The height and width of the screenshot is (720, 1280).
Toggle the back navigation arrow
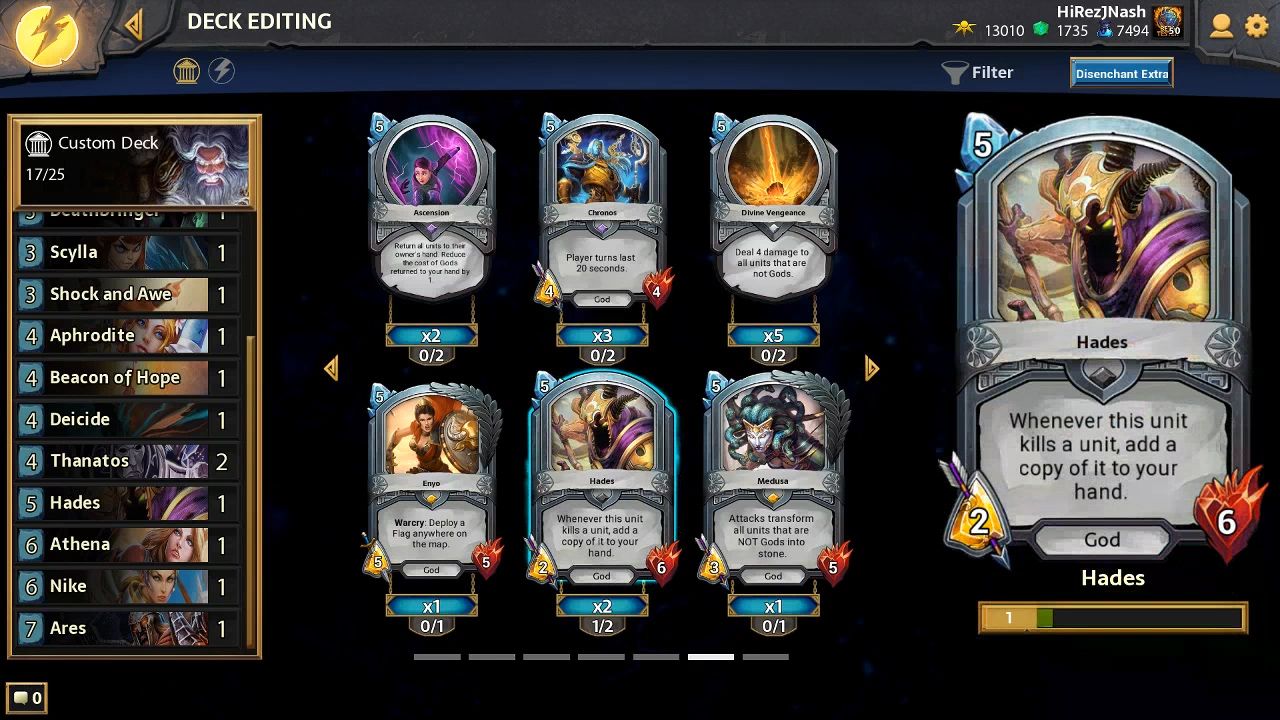[134, 23]
